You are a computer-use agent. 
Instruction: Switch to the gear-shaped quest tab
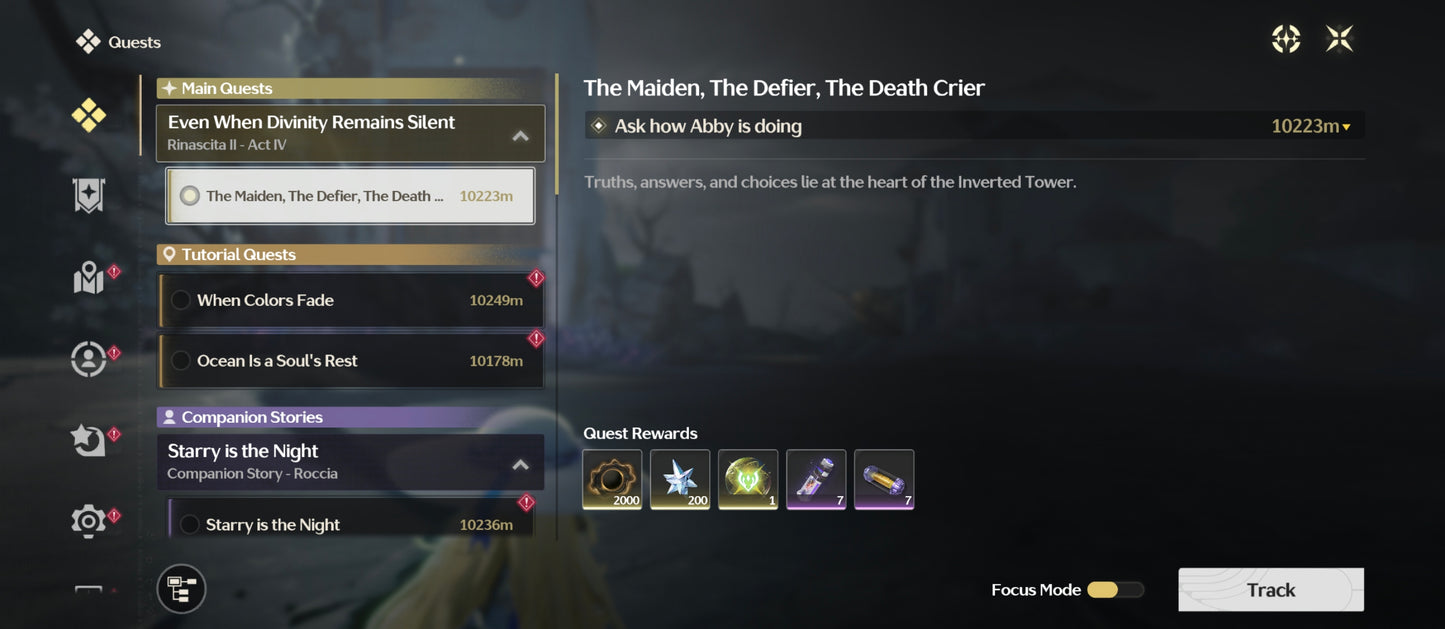pos(88,521)
